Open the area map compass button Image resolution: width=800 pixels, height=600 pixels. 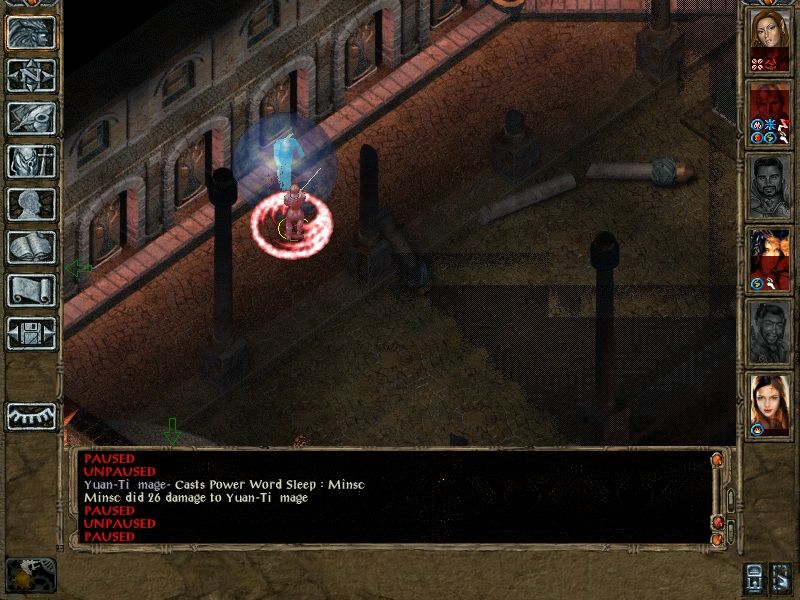pos(31,76)
